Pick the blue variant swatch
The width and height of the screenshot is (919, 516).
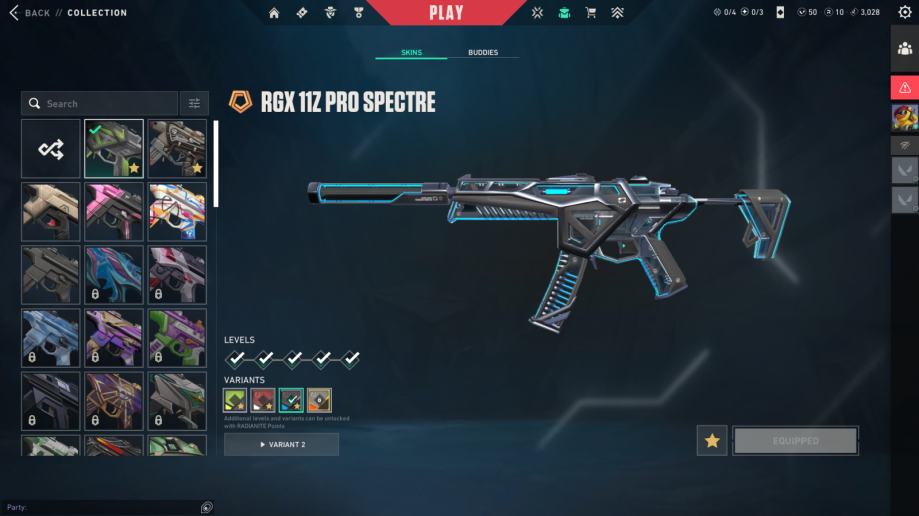pyautogui.click(x=291, y=400)
